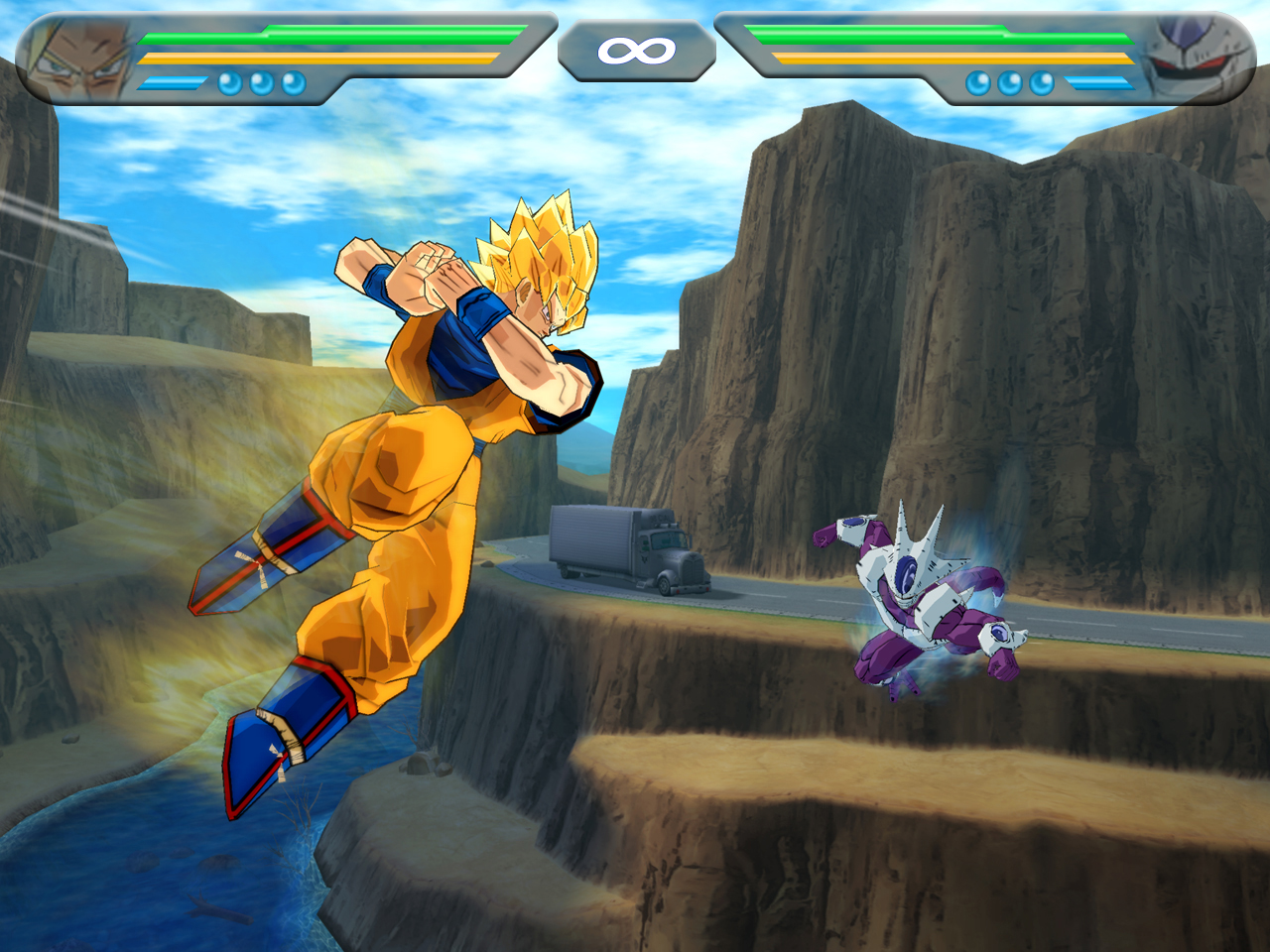Click Goku's character portrait icon

click(79, 55)
